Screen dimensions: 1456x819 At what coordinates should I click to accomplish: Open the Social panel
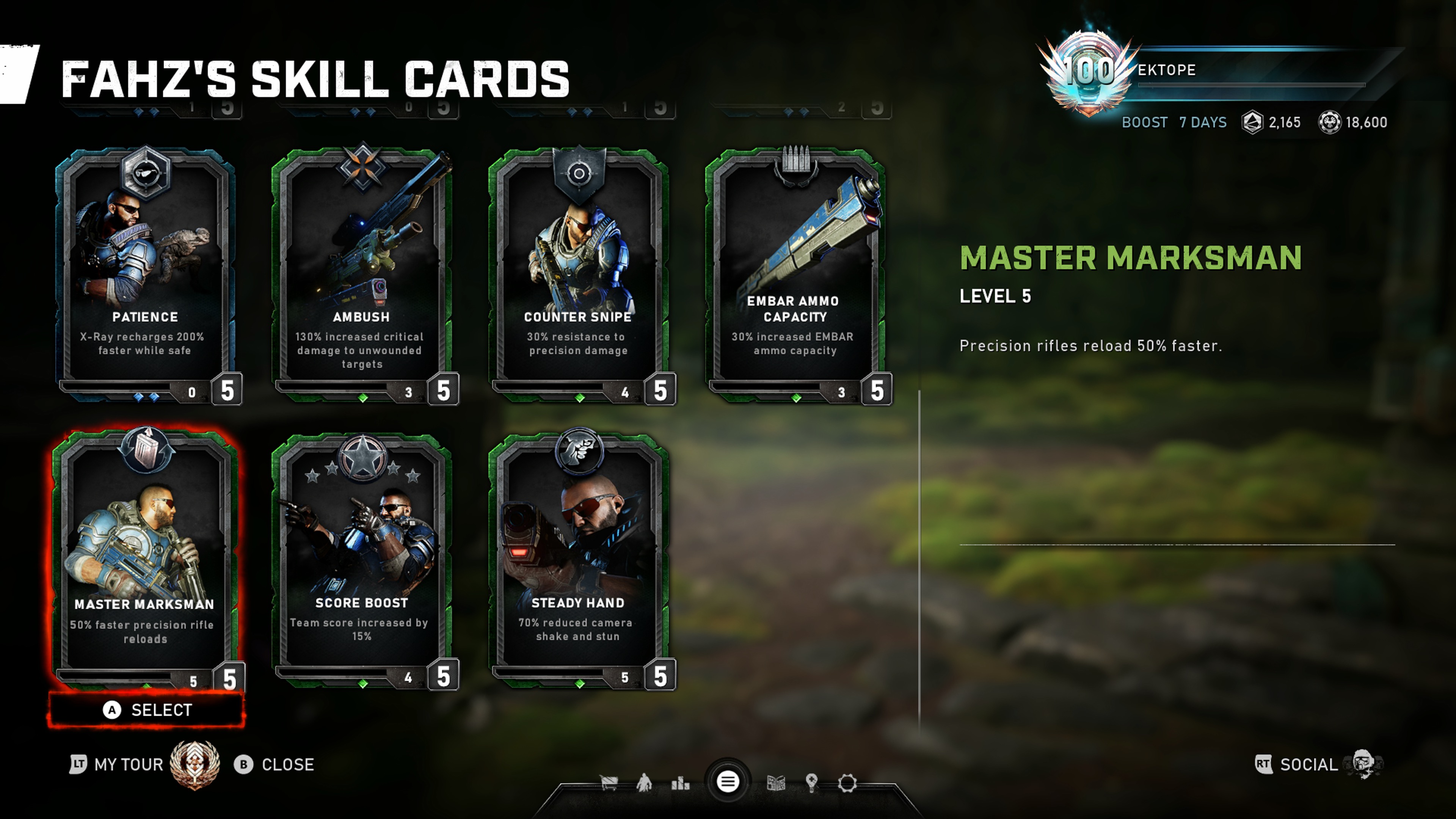click(1308, 765)
